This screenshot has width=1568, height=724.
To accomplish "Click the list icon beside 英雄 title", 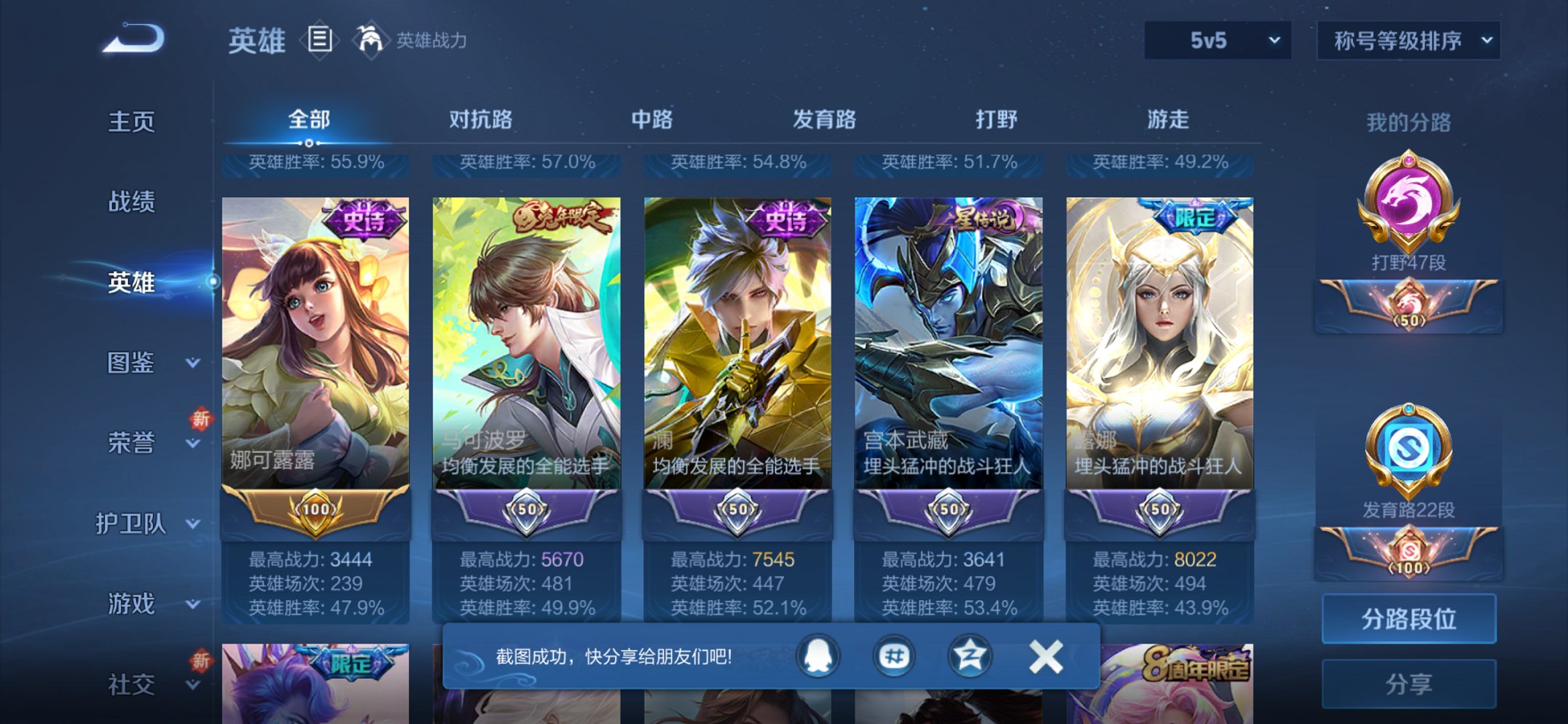I will [319, 40].
